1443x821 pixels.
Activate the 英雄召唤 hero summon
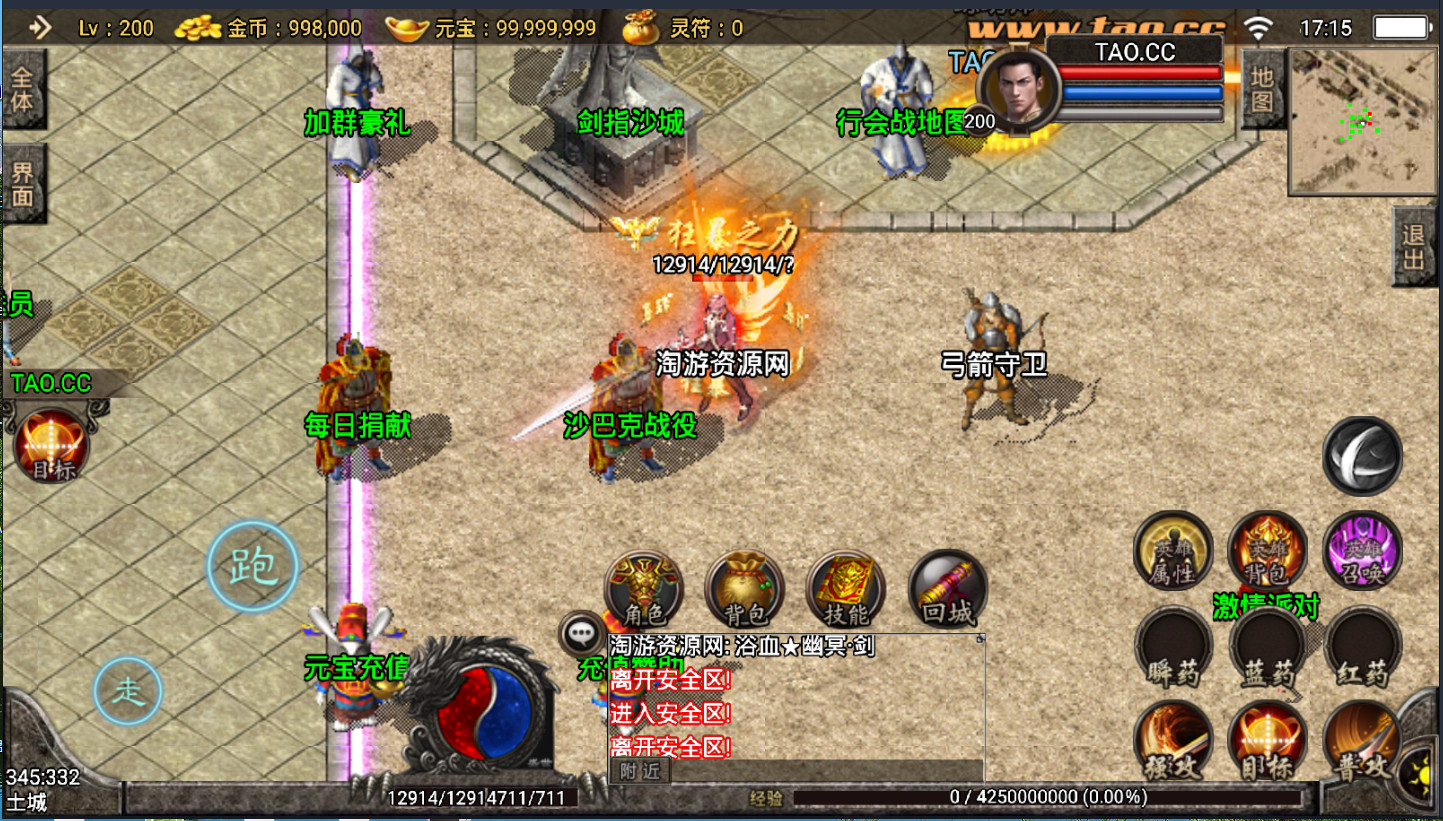(1362, 551)
